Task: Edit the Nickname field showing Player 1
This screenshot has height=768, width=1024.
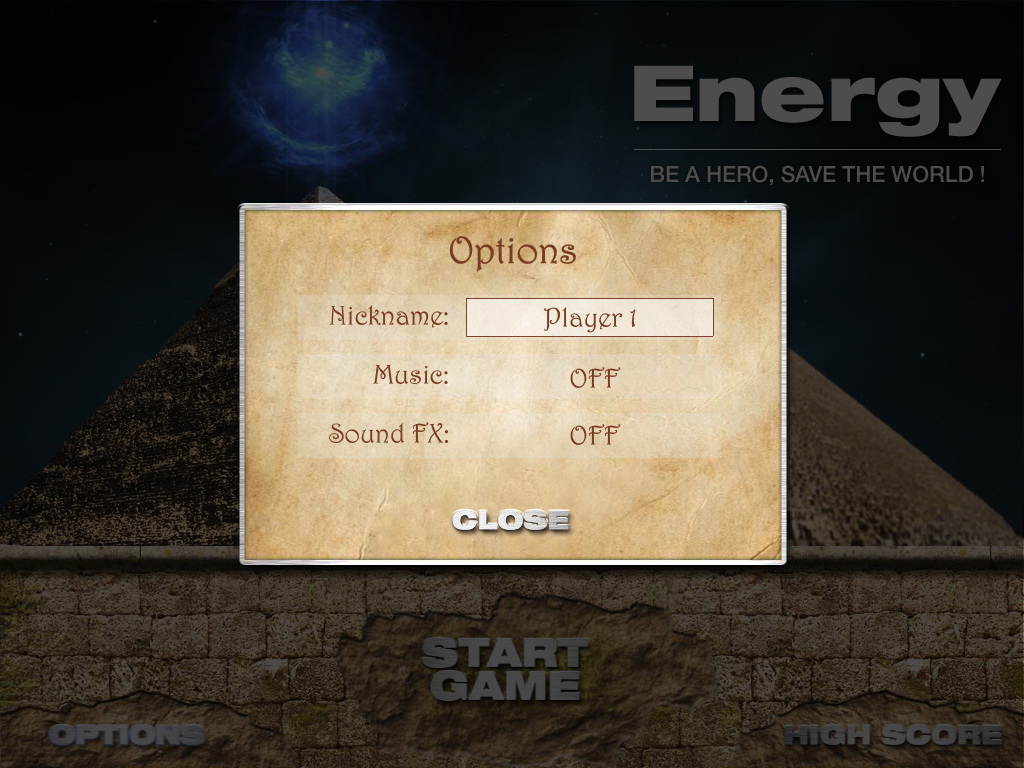Action: point(590,318)
